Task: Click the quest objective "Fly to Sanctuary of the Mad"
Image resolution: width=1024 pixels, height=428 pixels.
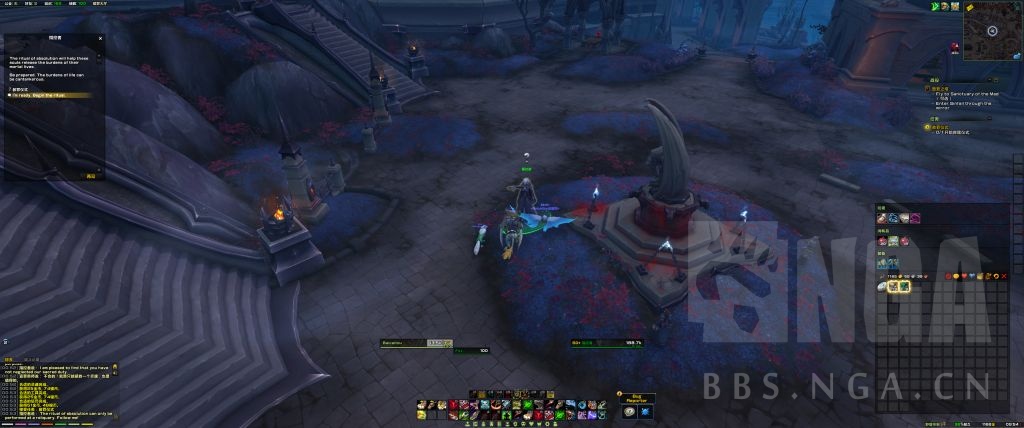Action: click(962, 93)
